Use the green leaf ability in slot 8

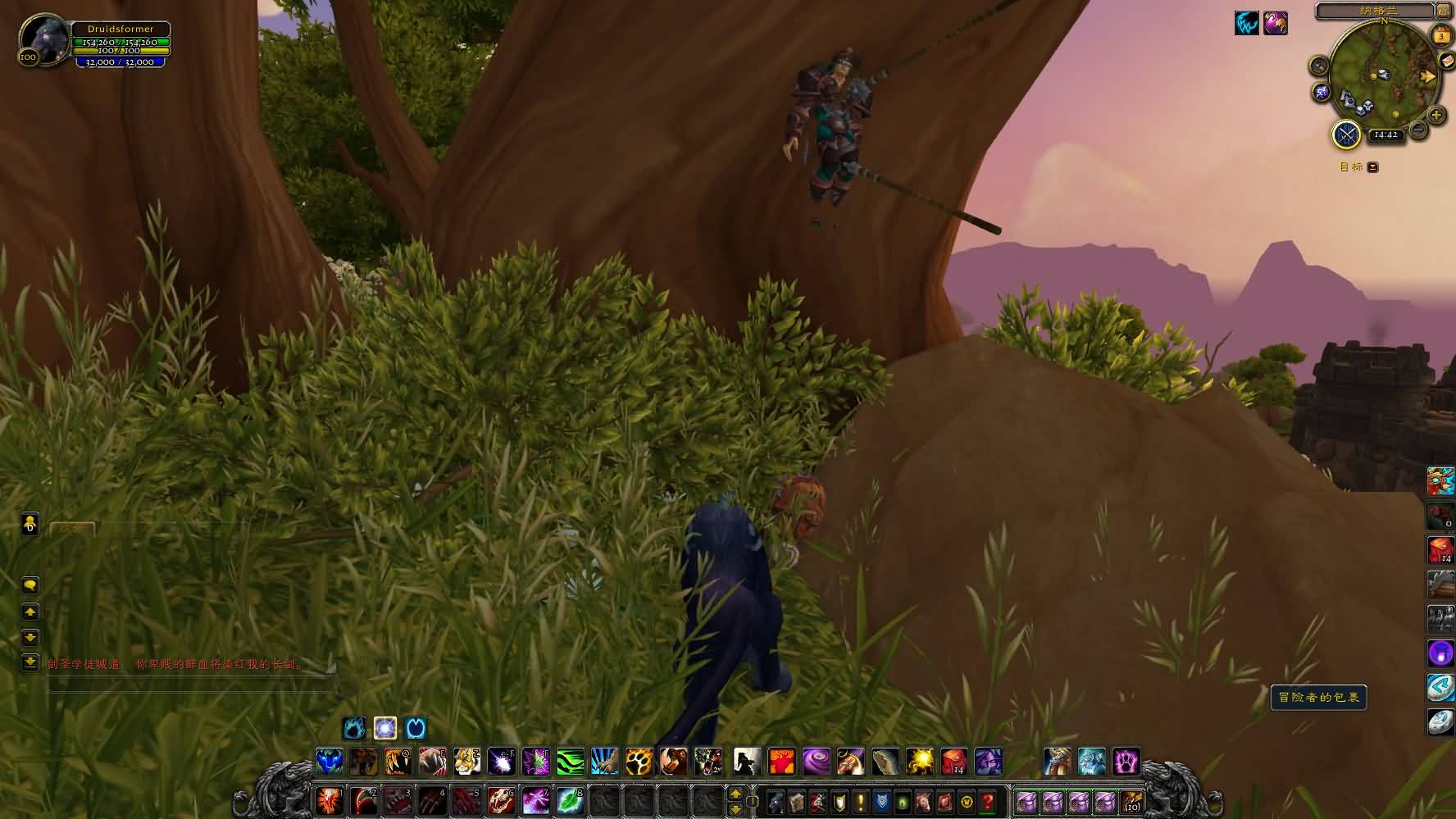(x=569, y=800)
